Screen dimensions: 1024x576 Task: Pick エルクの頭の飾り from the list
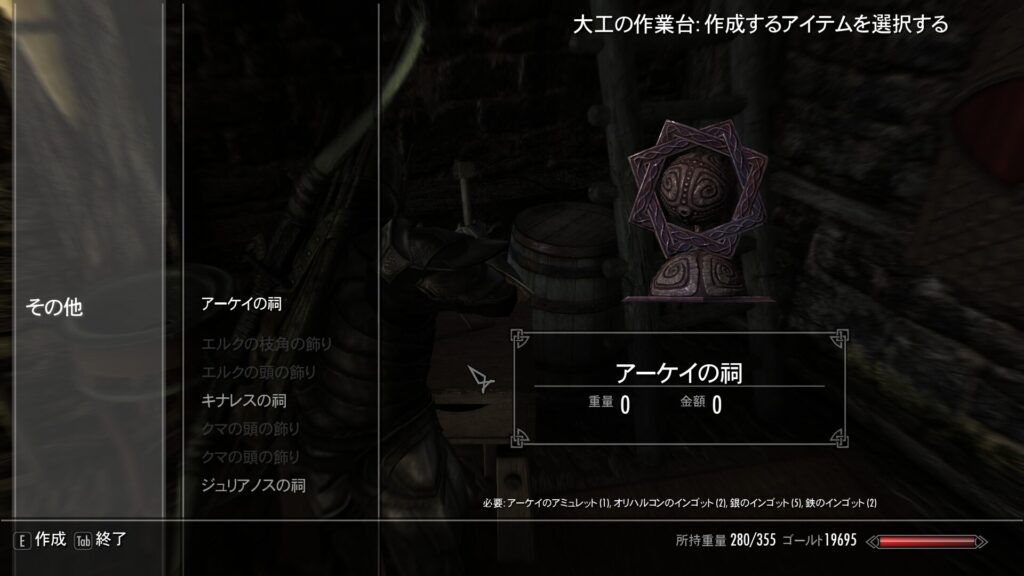tap(259, 373)
